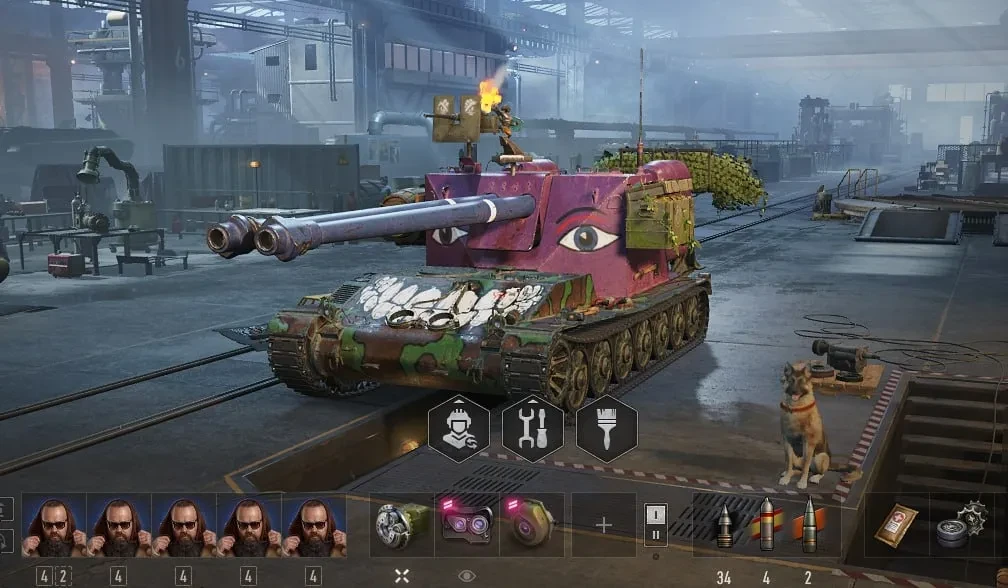
Task: Pick the orange-marked shell with 2 rounds
Action: coord(809,525)
